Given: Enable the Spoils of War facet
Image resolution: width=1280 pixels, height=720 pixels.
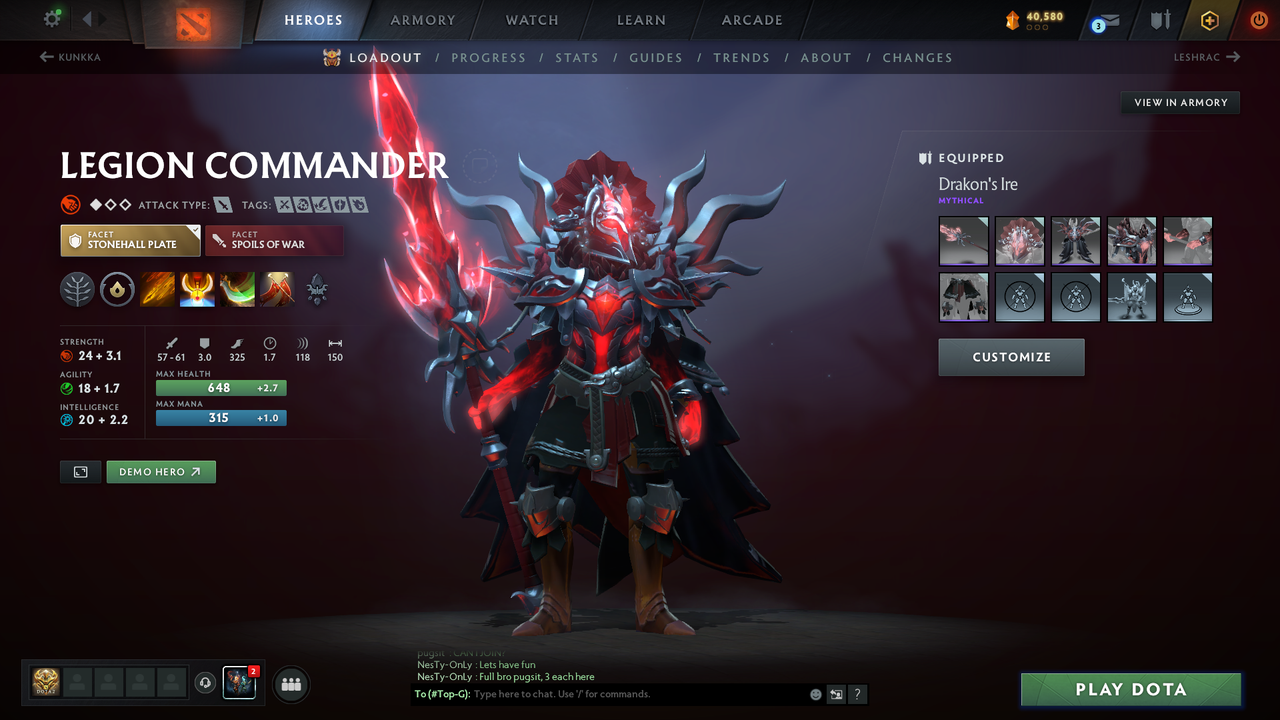Looking at the screenshot, I should click(275, 240).
